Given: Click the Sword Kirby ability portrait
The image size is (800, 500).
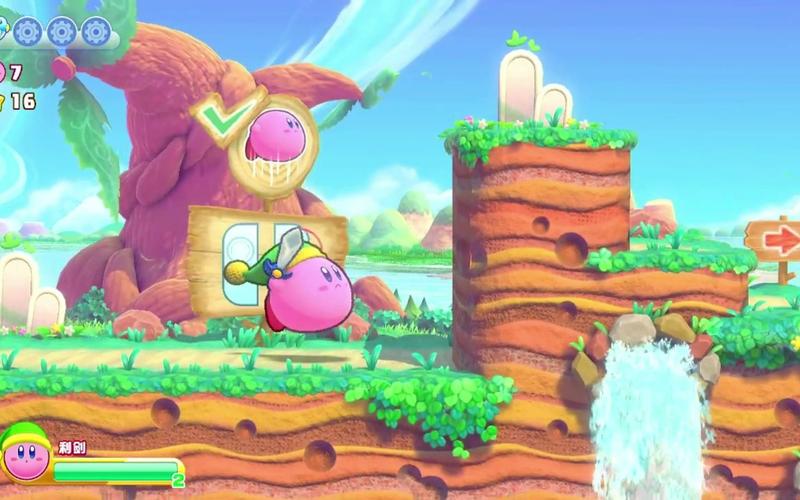Looking at the screenshot, I should (x=27, y=453).
